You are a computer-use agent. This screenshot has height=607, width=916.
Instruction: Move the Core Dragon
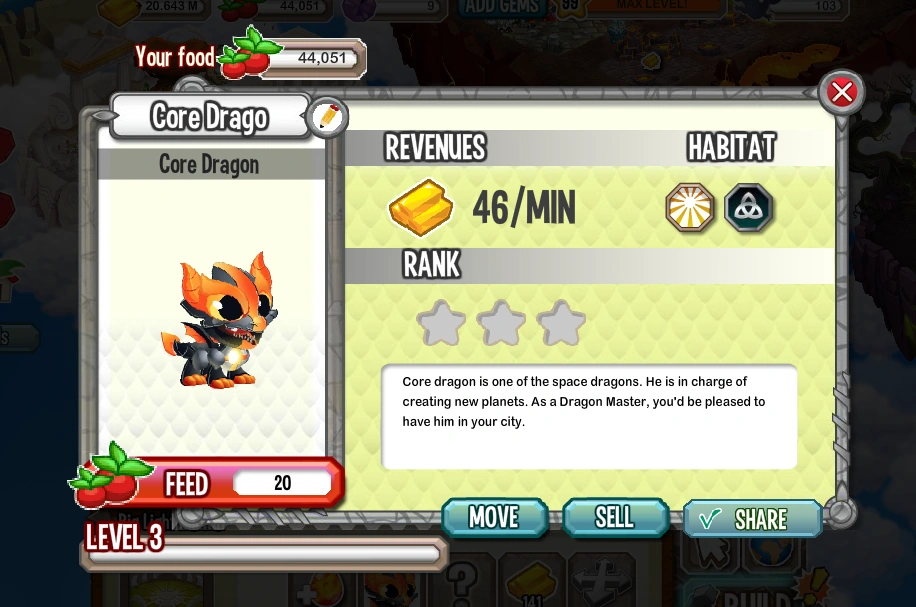point(494,517)
